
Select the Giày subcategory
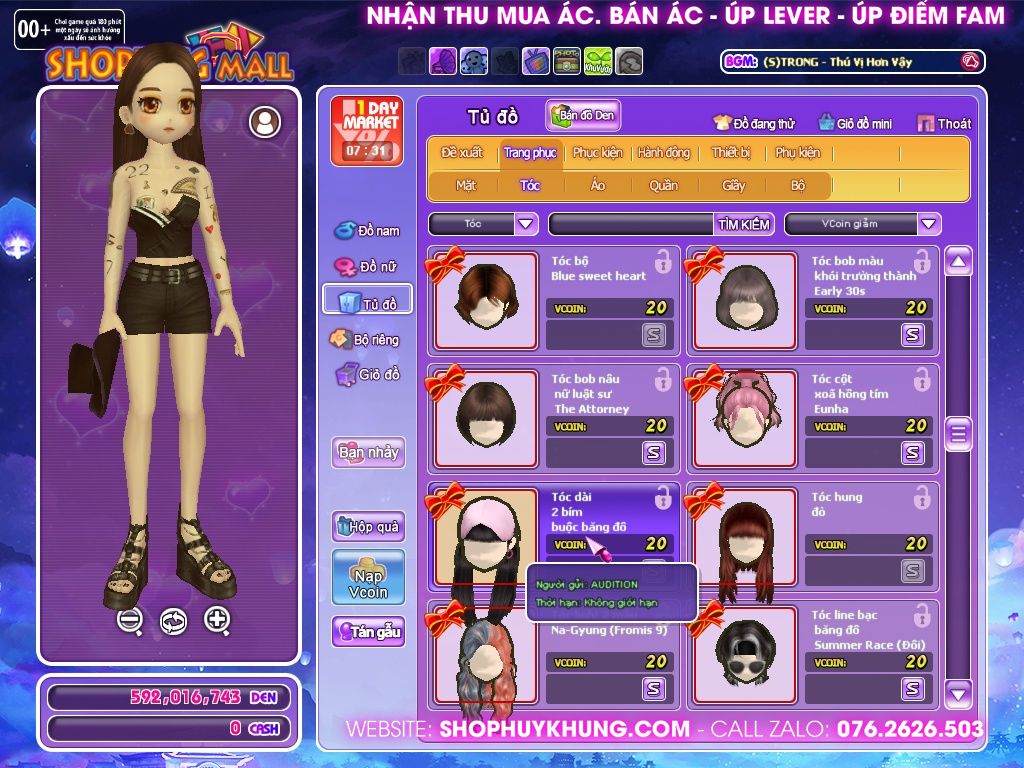[734, 185]
